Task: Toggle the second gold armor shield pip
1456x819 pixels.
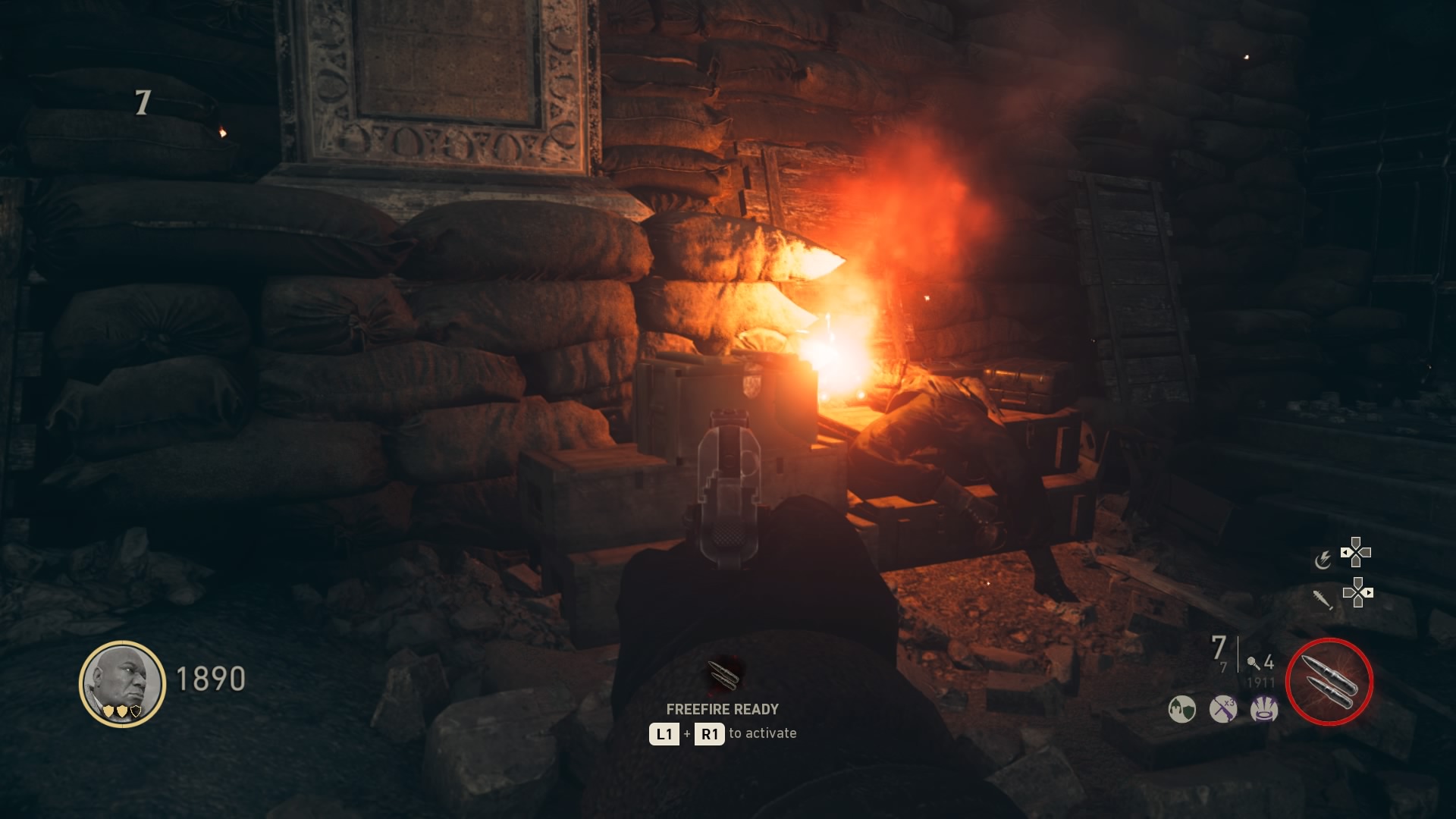Action: (x=122, y=712)
